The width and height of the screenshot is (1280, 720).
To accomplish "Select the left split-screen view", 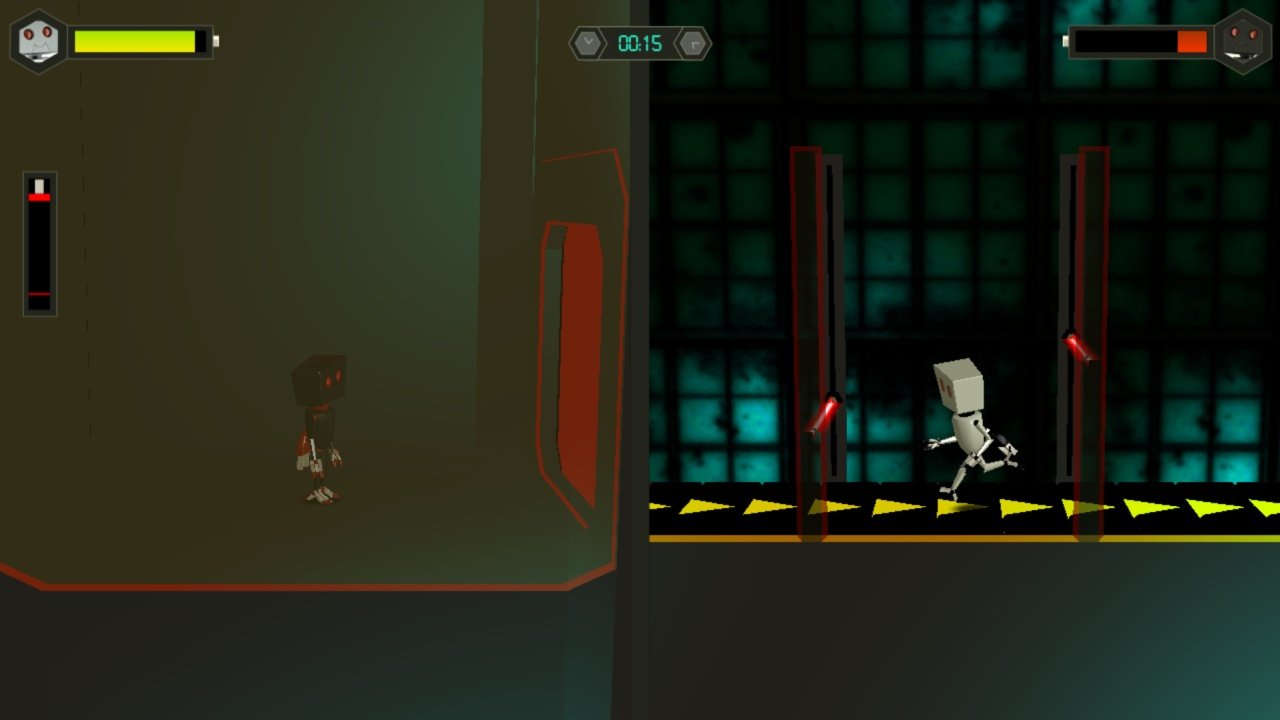I will (x=320, y=360).
